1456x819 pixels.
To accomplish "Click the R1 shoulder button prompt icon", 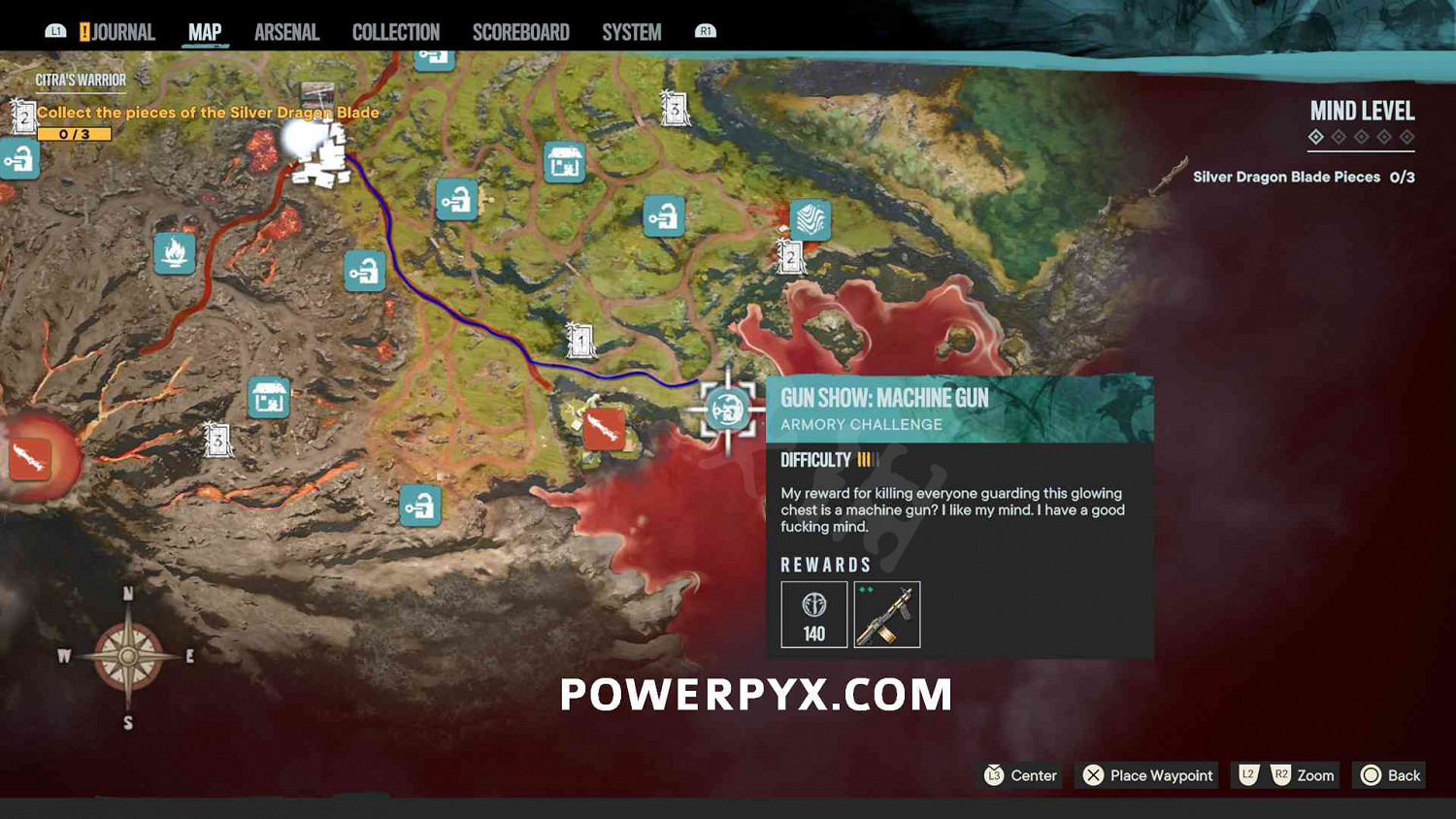I will [705, 30].
